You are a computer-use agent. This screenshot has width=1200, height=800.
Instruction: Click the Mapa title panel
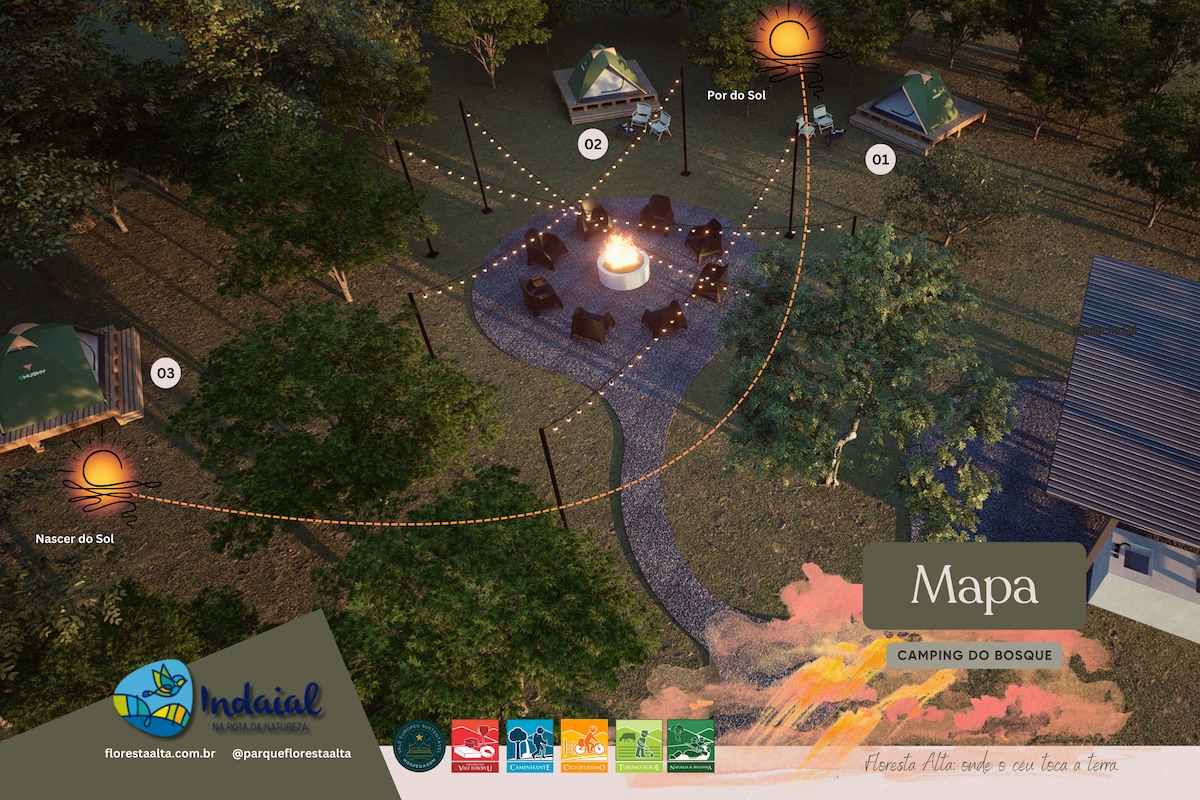[974, 586]
